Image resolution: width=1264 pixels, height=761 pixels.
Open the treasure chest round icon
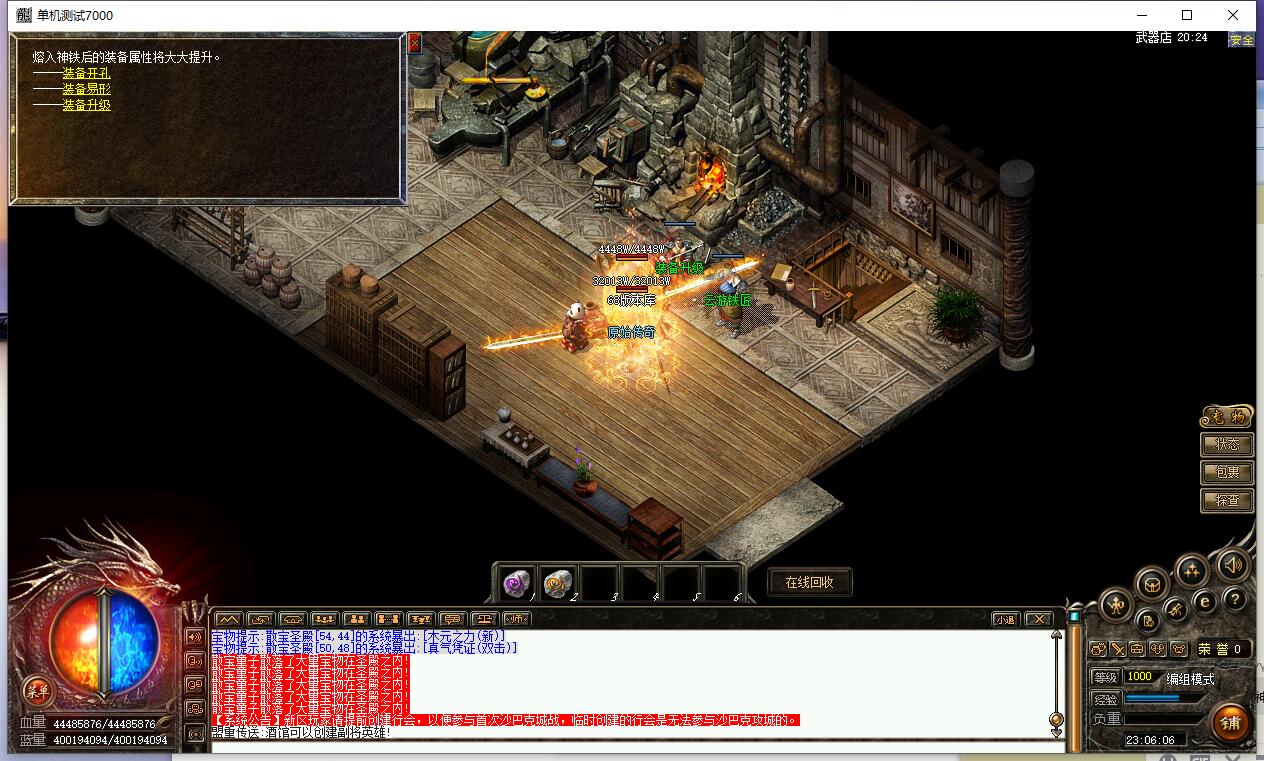pos(1152,582)
